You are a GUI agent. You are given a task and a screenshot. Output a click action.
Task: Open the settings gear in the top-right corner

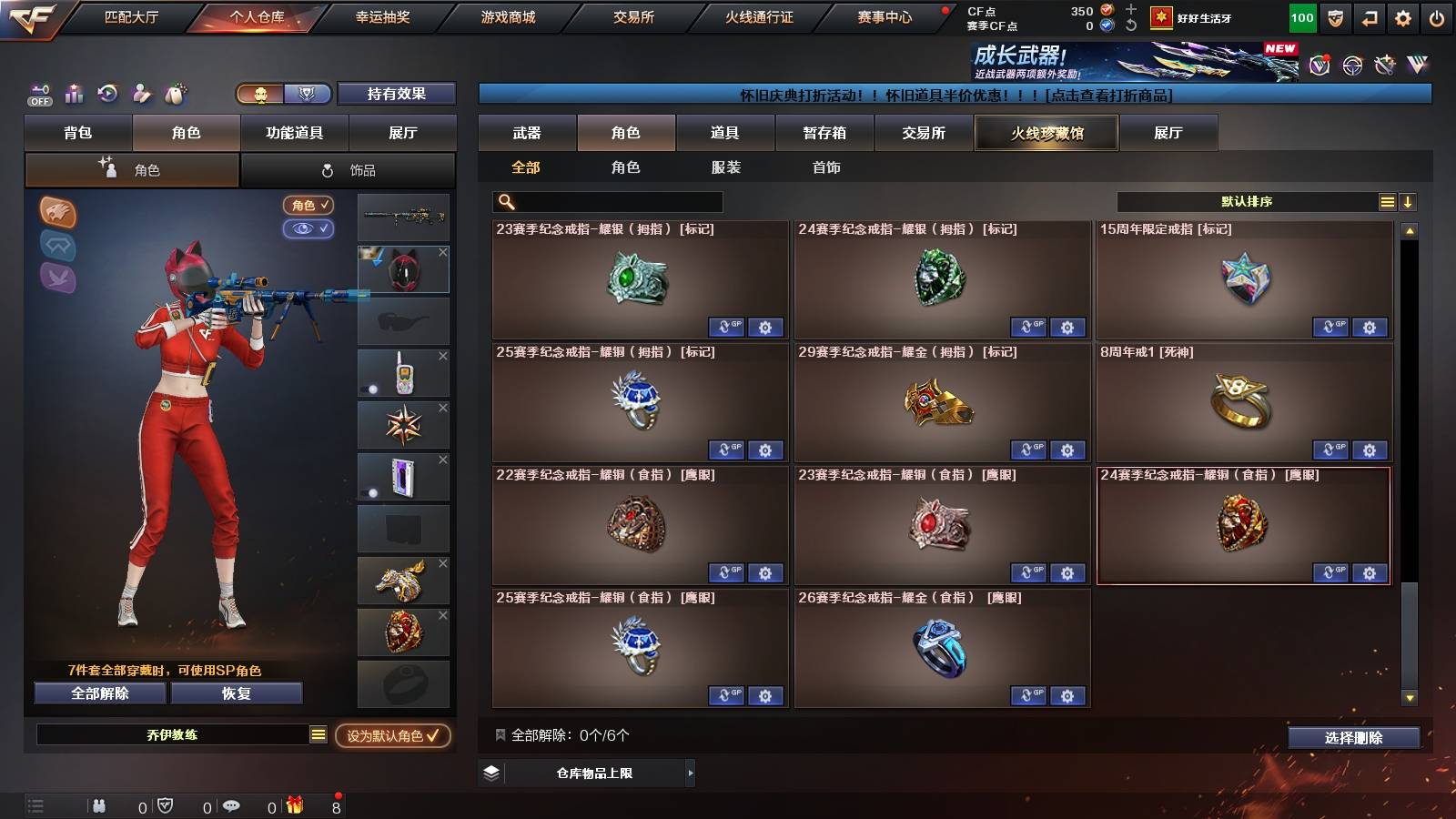(x=1404, y=18)
